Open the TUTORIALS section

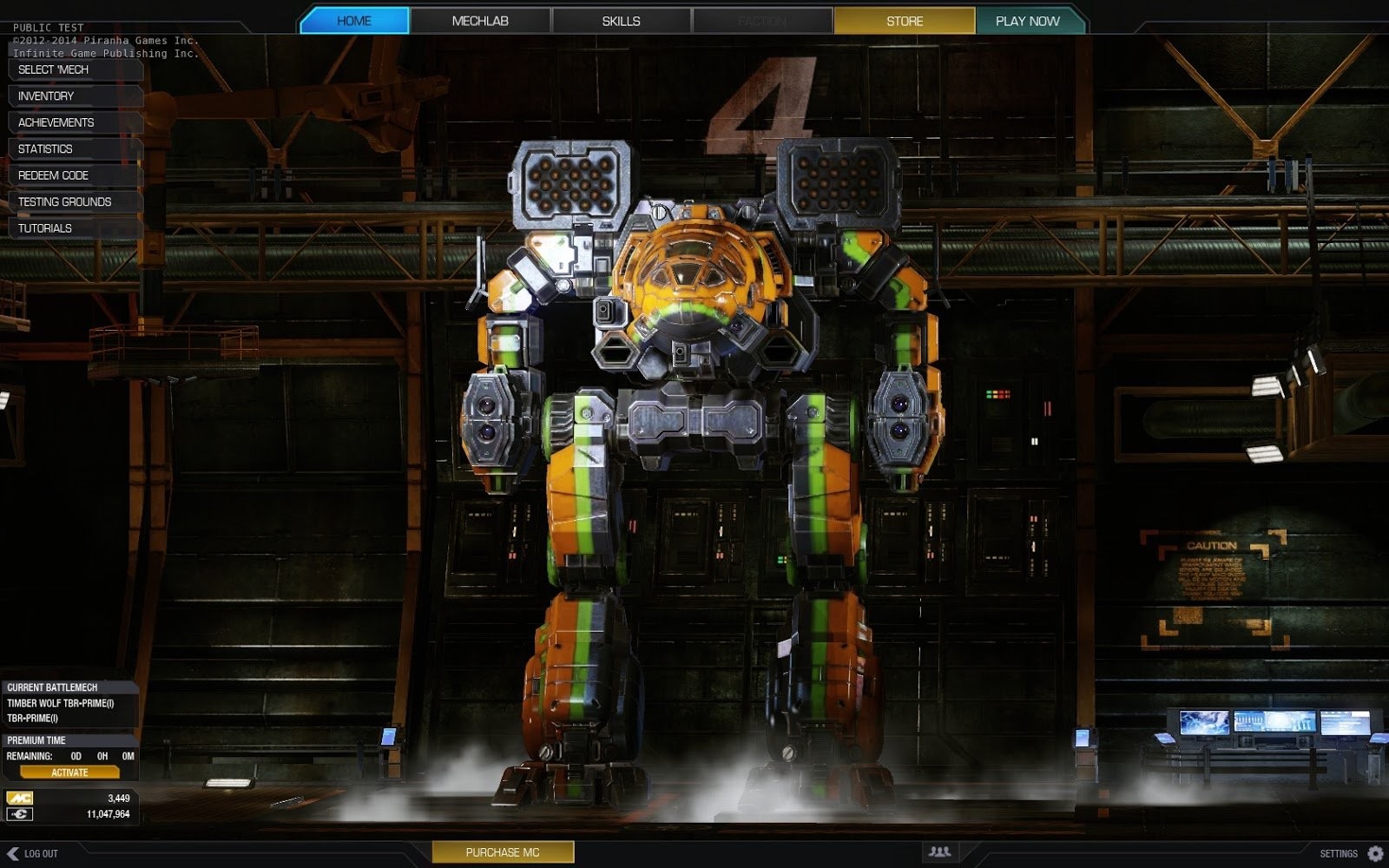(45, 228)
